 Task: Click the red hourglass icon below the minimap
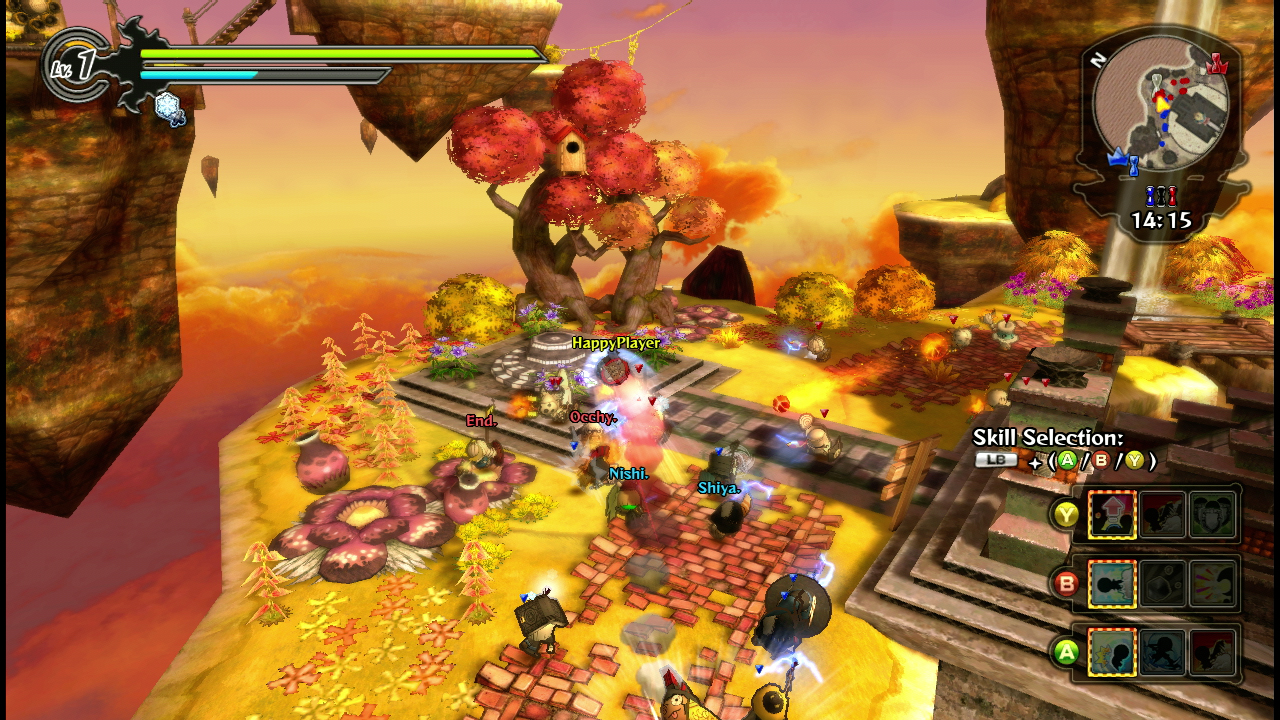click(1173, 195)
